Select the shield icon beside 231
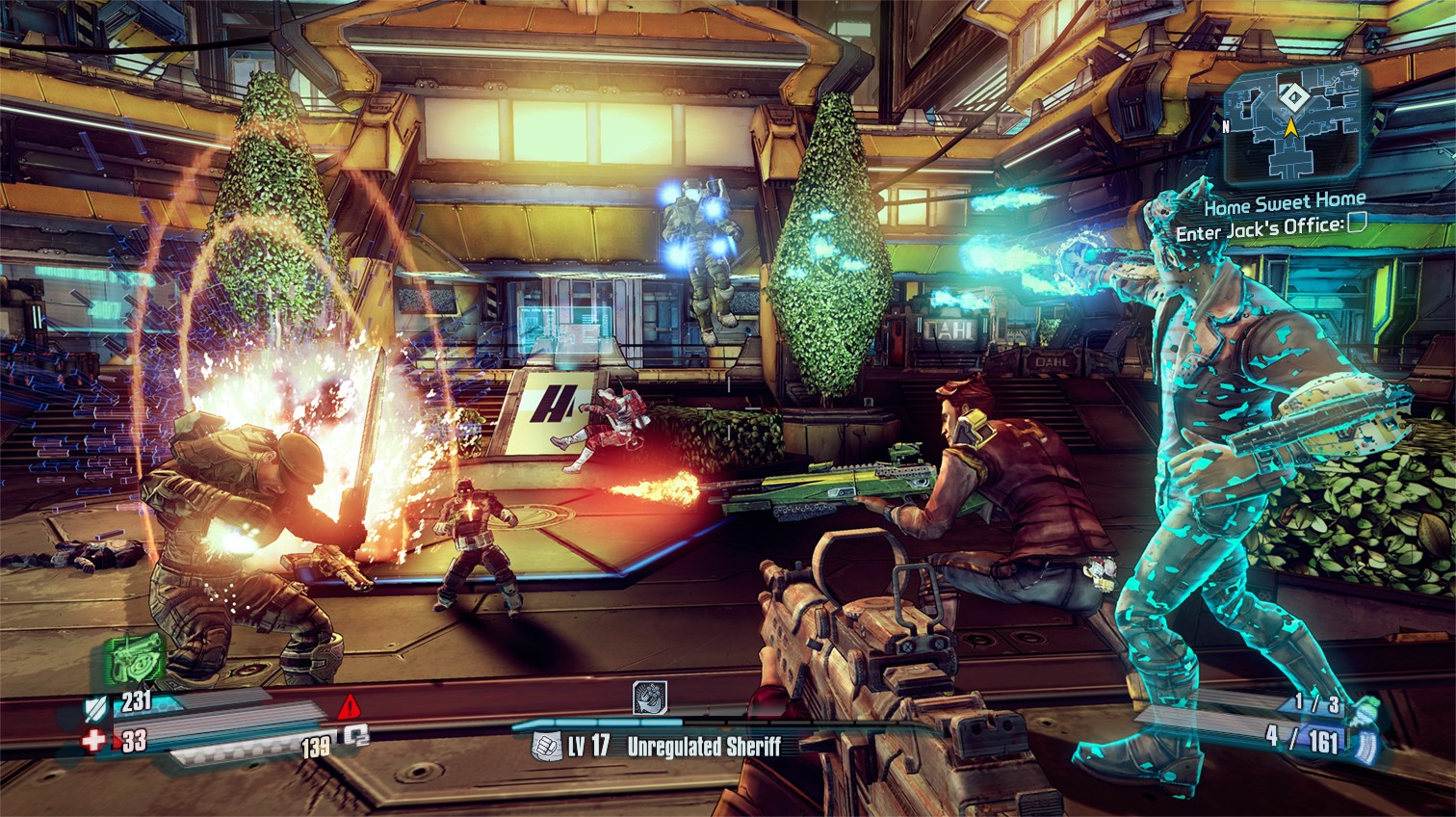Image resolution: width=1456 pixels, height=817 pixels. click(x=97, y=708)
